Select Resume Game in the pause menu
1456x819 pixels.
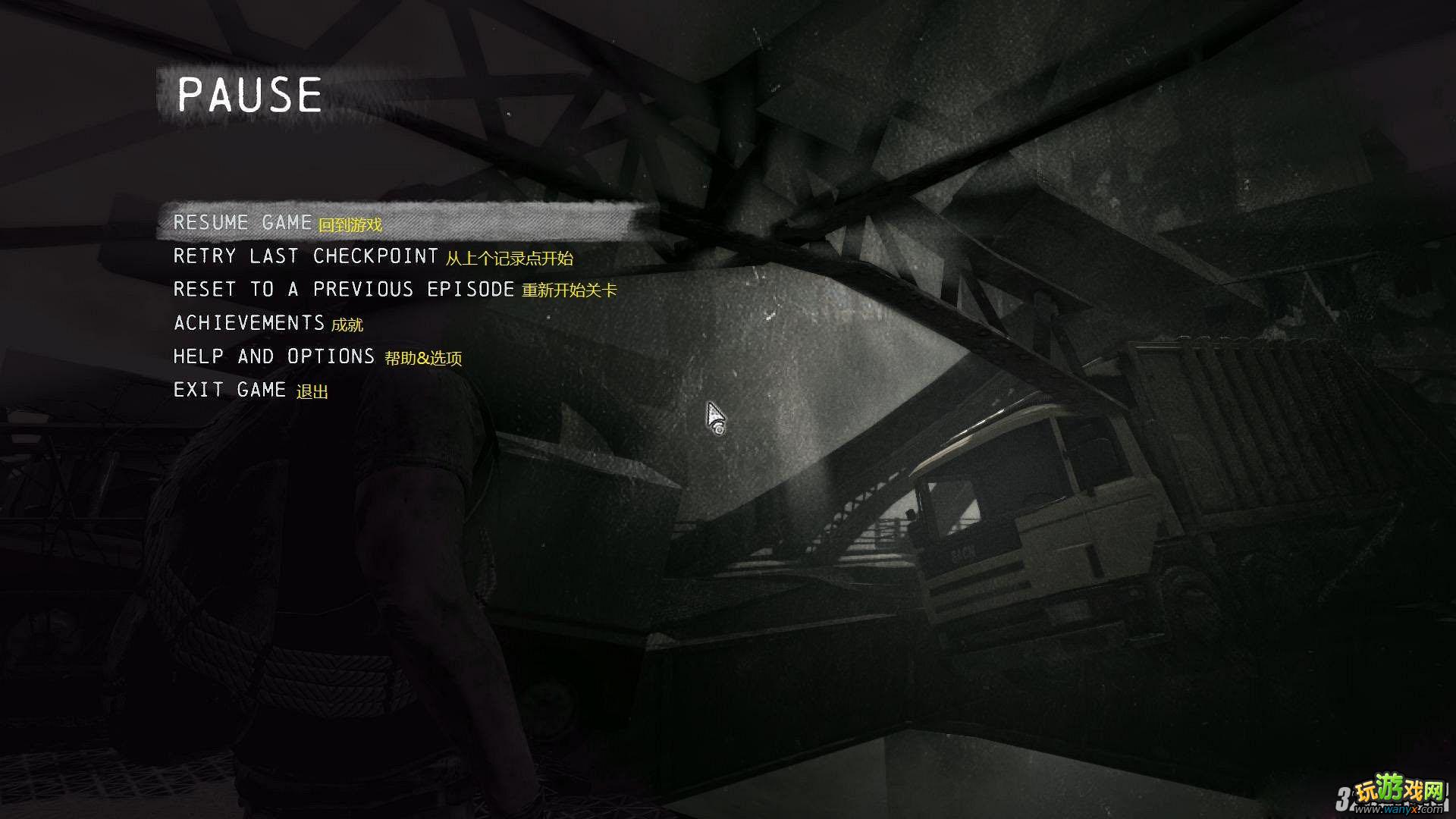243,223
